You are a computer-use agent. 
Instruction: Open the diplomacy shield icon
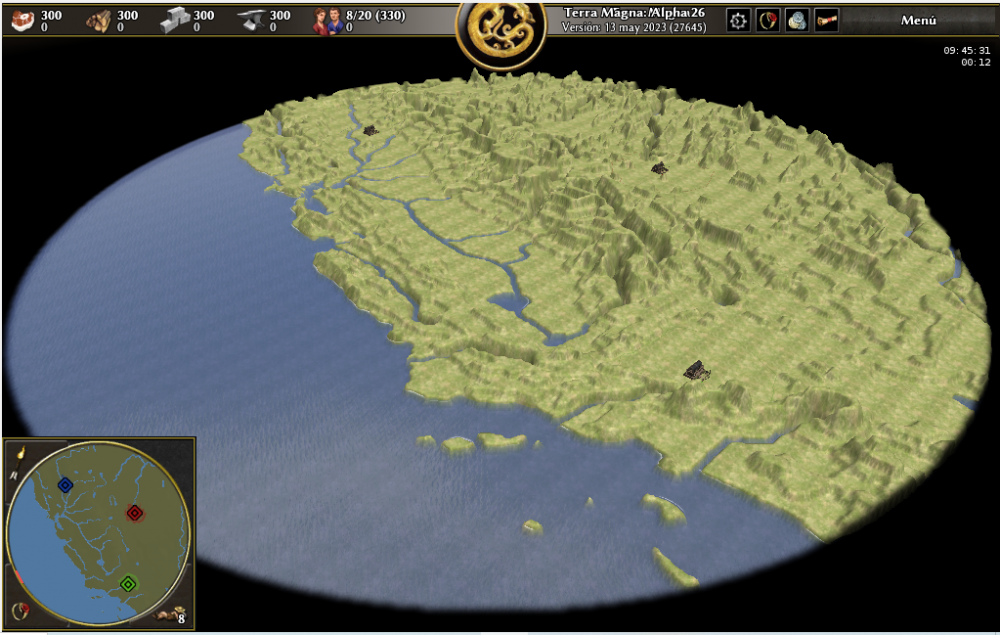[767, 21]
